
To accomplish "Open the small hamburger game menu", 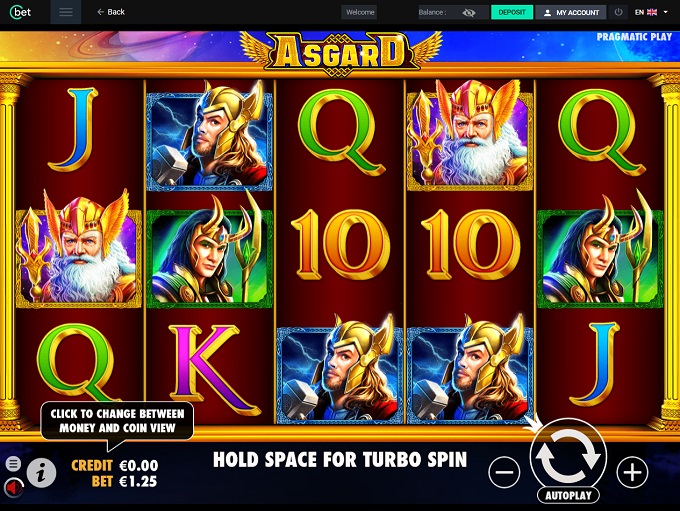I will point(13,464).
